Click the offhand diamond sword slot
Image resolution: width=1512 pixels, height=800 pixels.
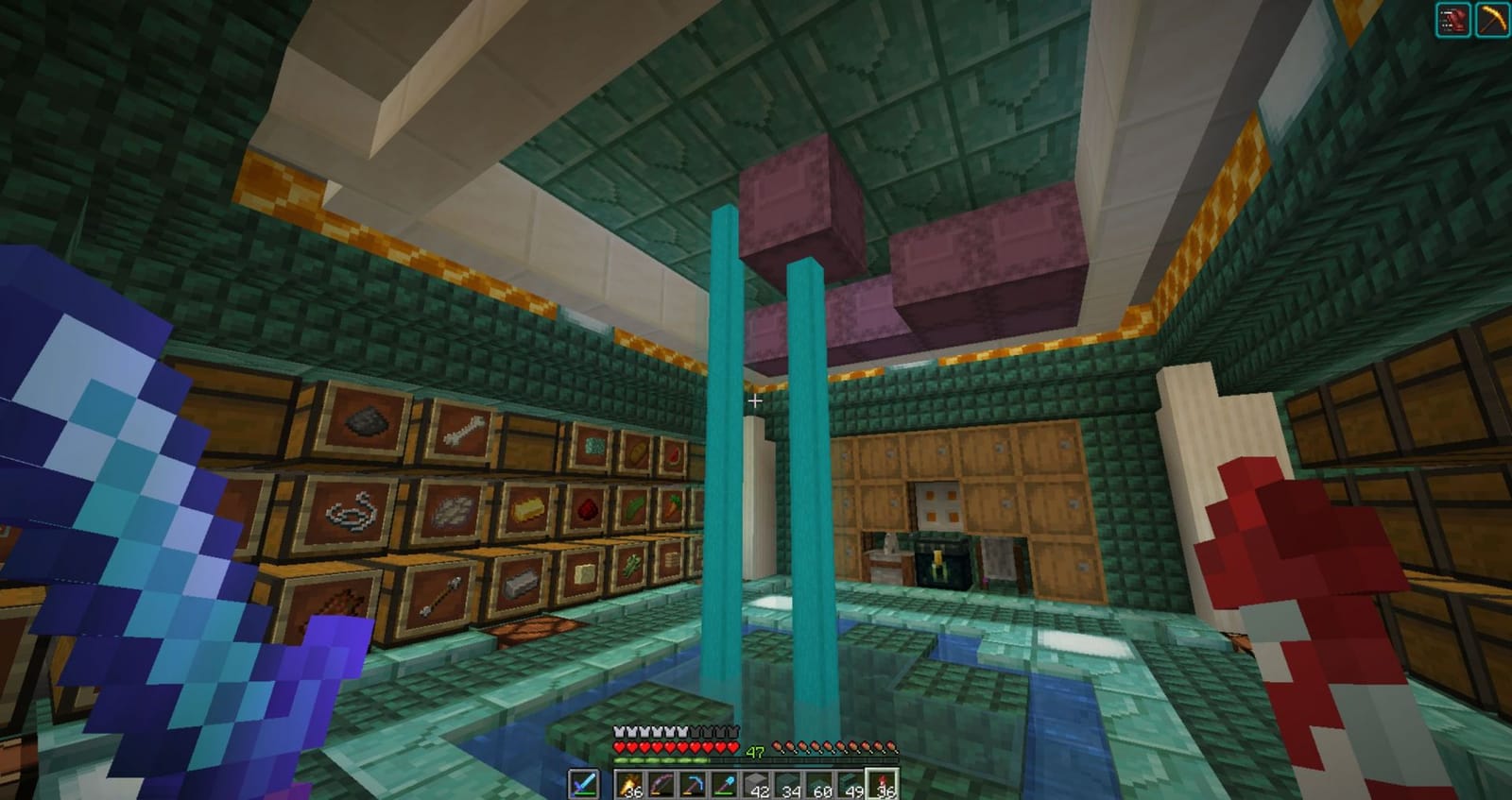tap(583, 783)
